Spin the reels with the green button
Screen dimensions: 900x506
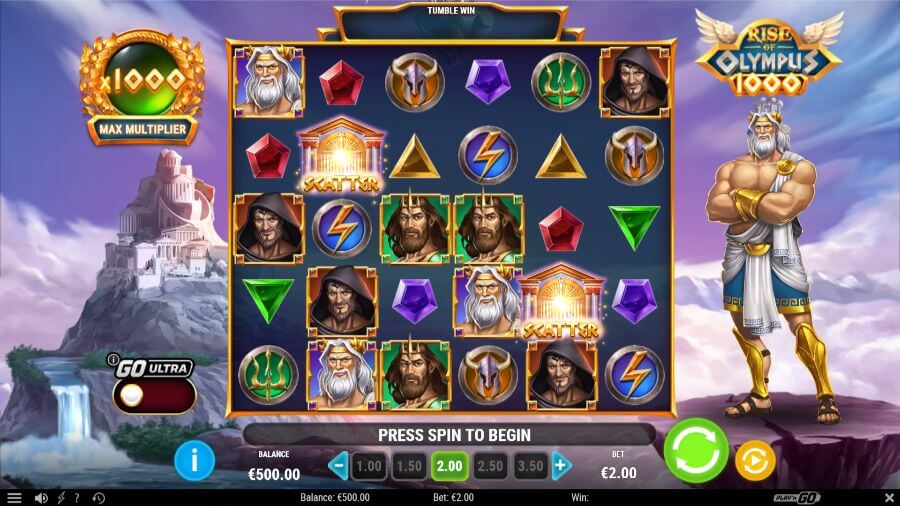(696, 451)
